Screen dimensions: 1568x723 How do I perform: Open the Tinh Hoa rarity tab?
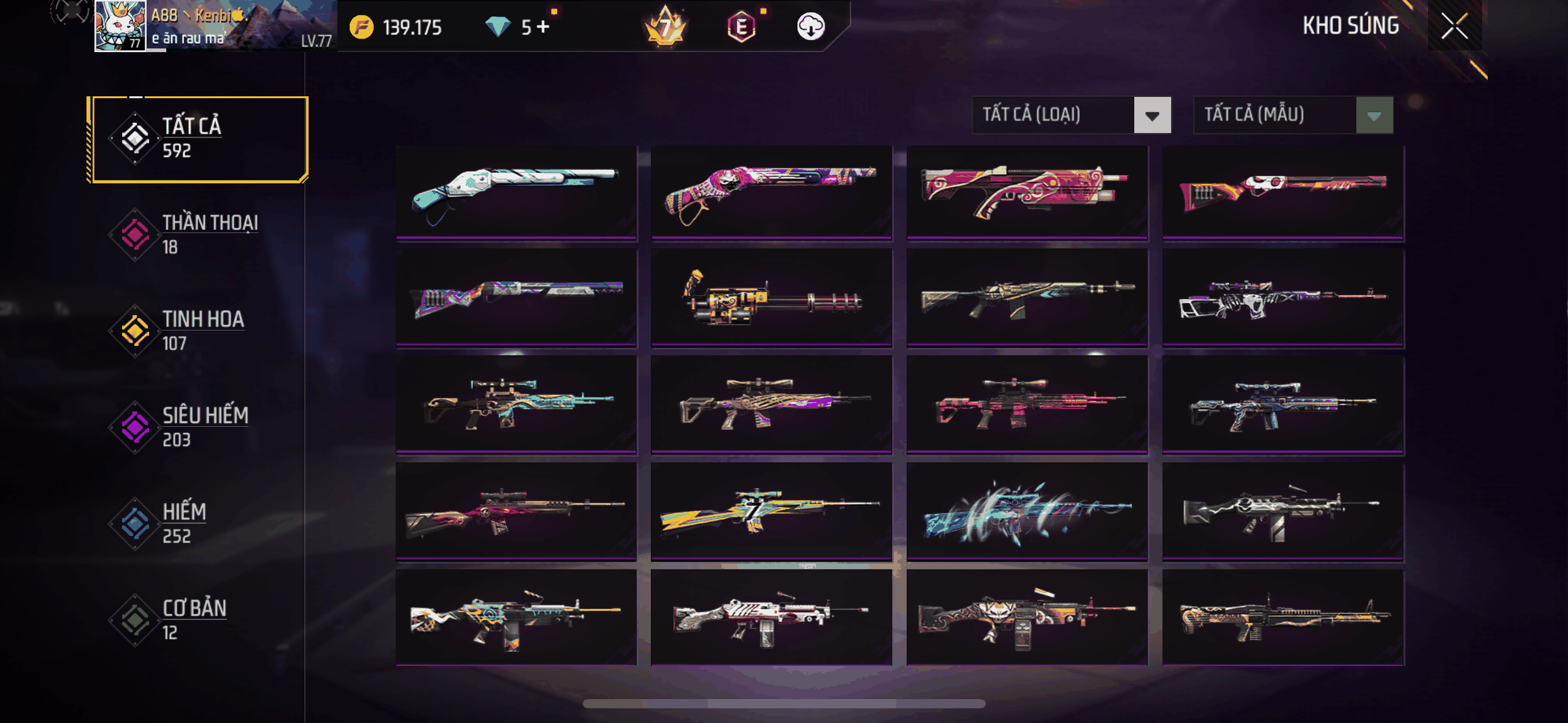(x=198, y=331)
